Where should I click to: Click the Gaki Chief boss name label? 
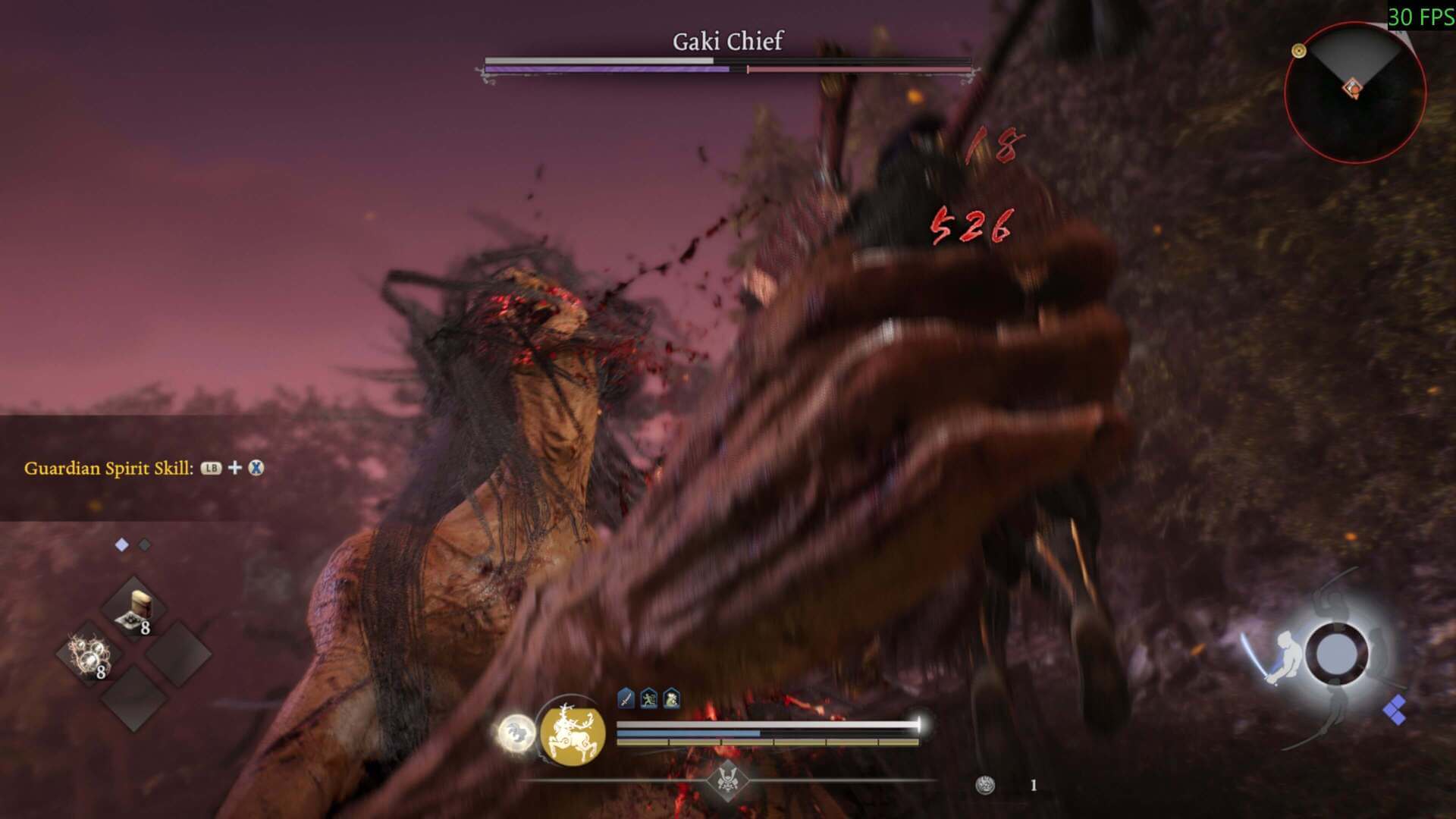(727, 42)
